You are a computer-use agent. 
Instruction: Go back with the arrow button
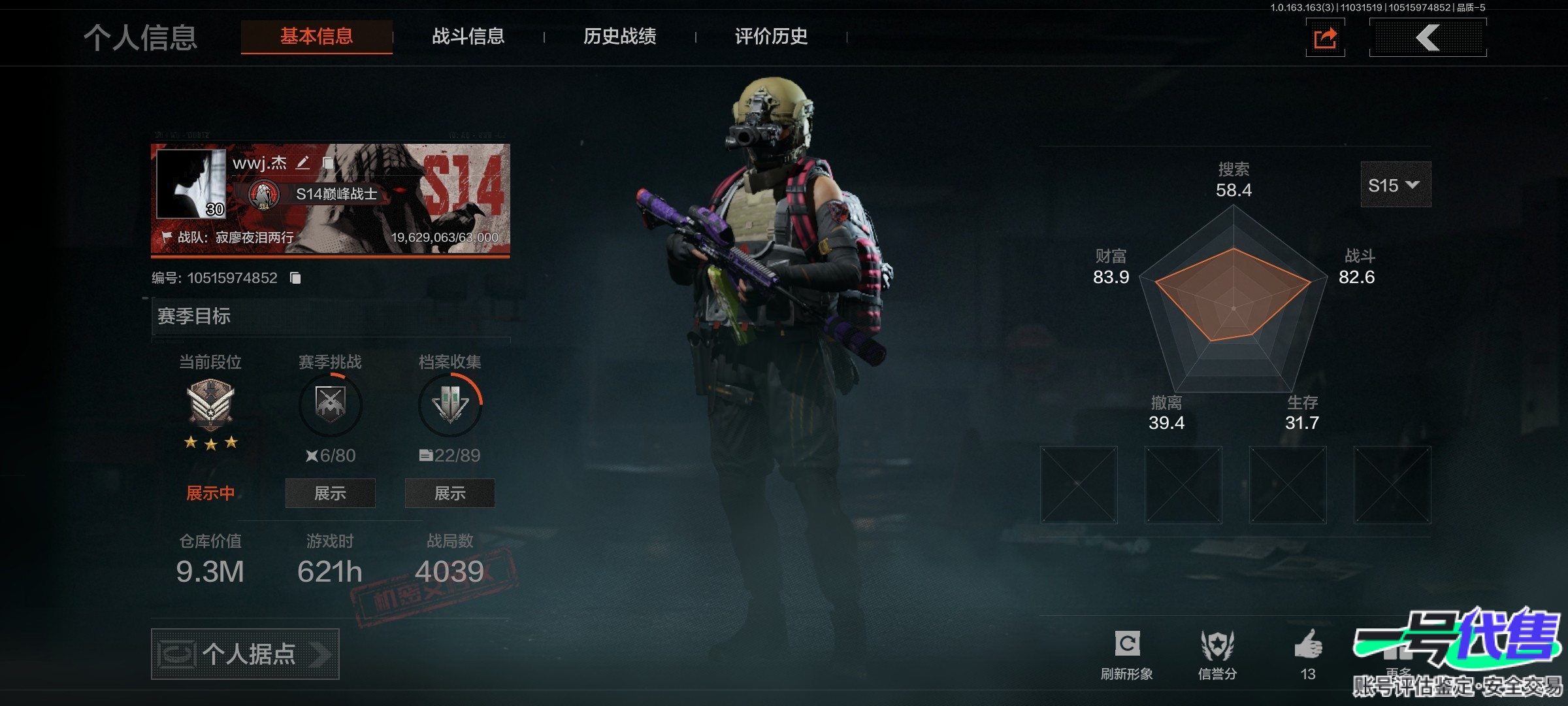click(x=1428, y=38)
